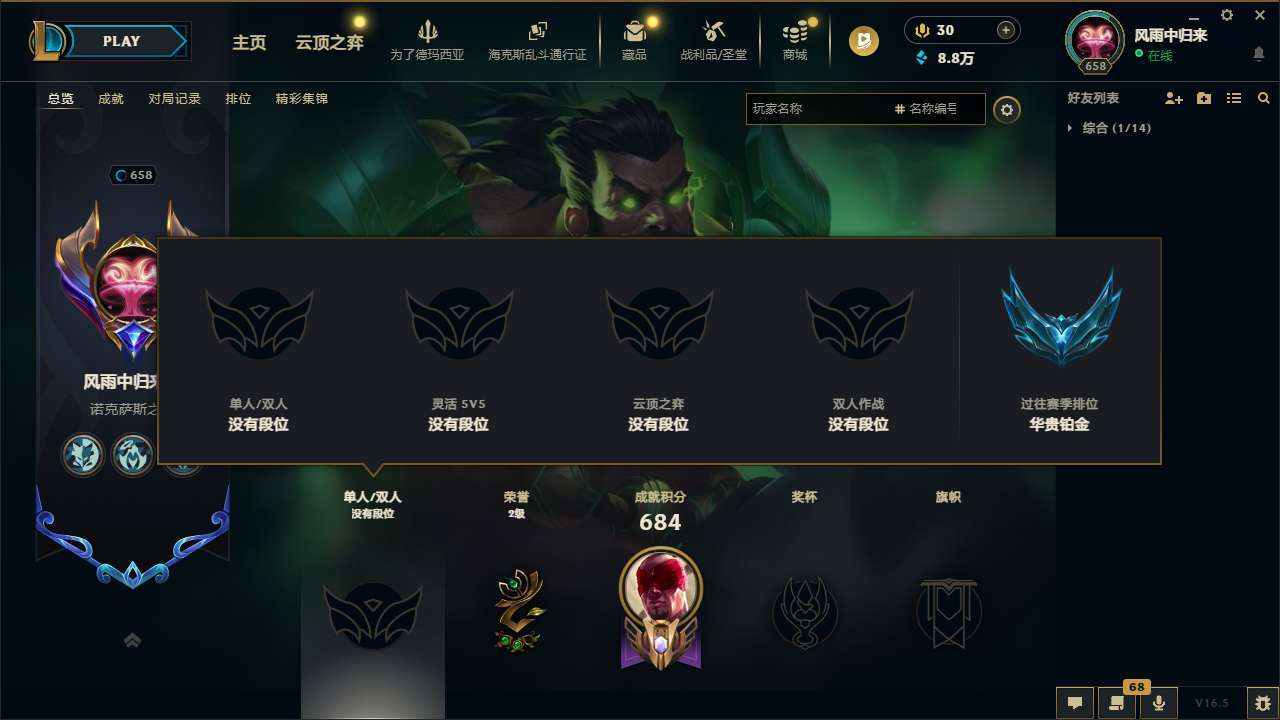Open the 为了德玛西亚 missions icon

click(x=428, y=40)
